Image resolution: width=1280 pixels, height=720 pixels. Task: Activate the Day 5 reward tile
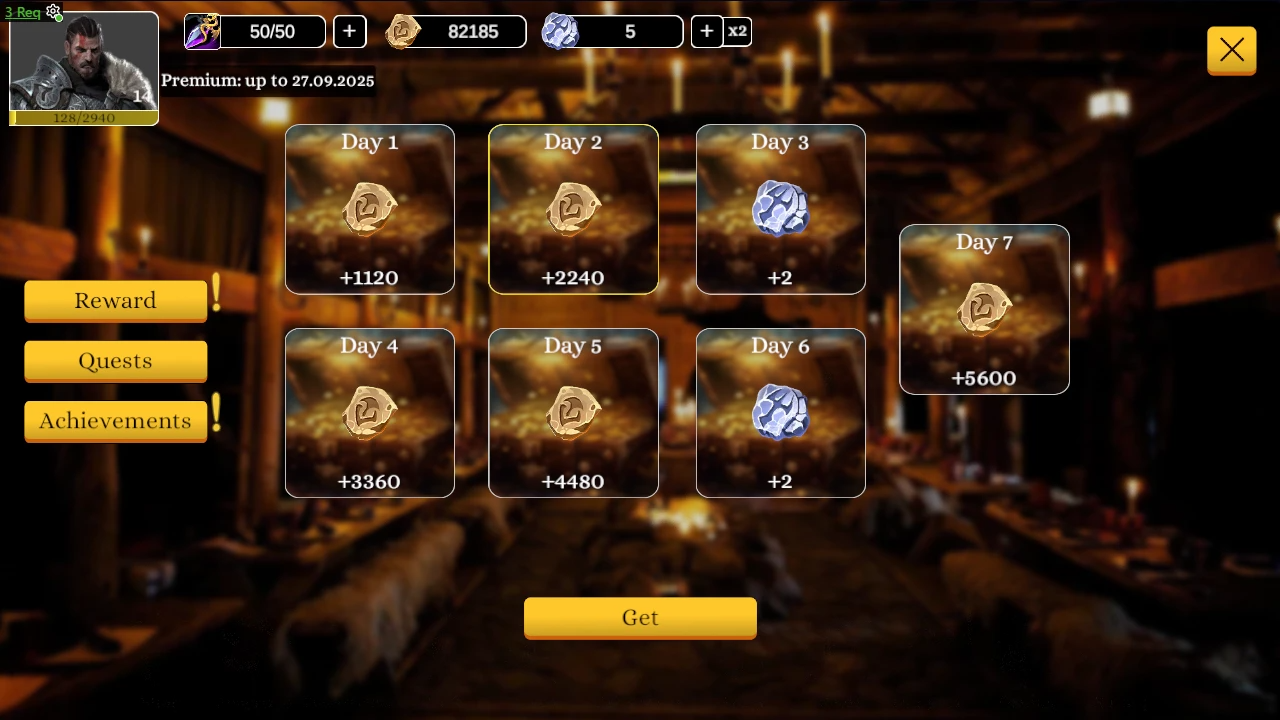[573, 413]
